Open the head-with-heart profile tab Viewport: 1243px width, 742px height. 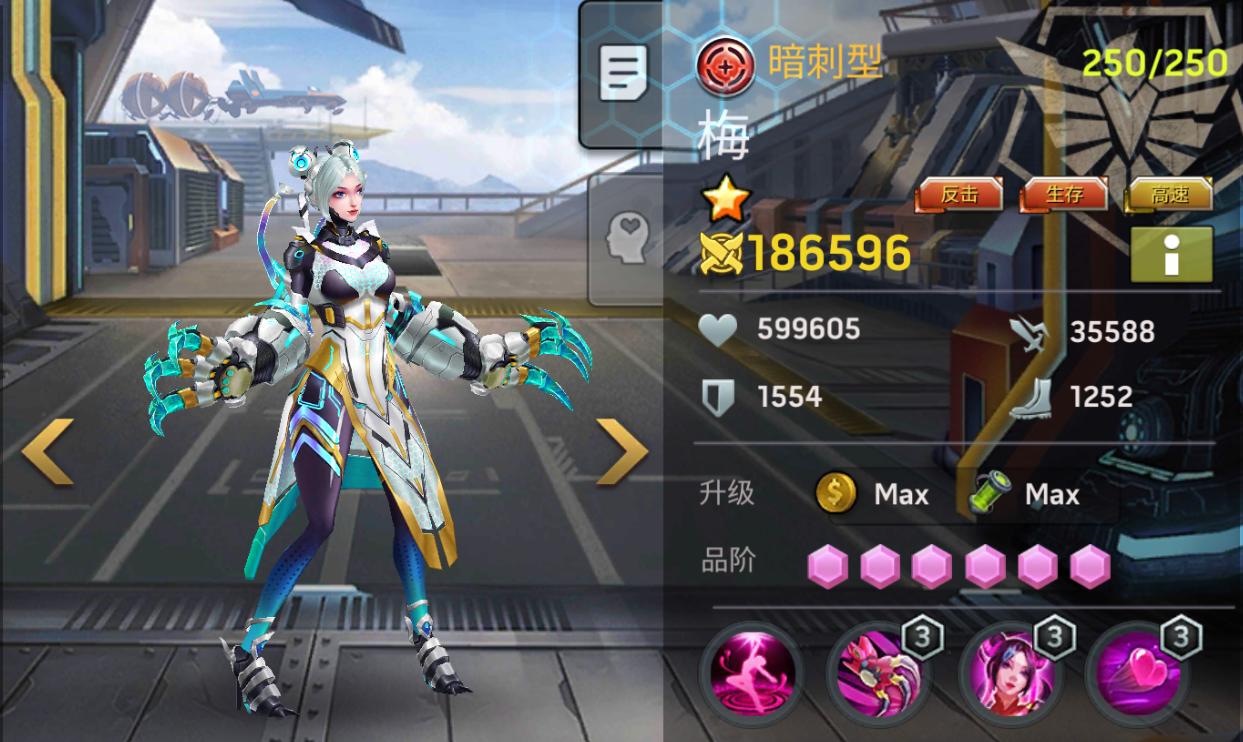(628, 238)
